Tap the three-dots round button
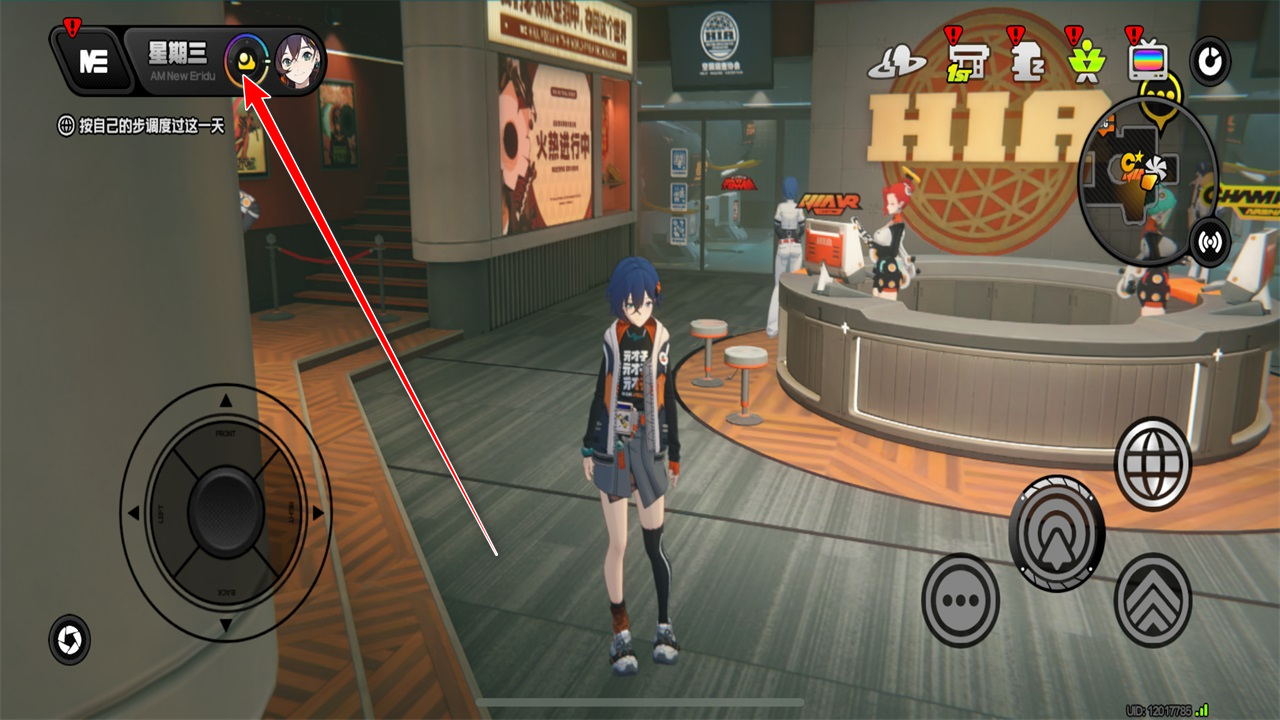 point(960,600)
